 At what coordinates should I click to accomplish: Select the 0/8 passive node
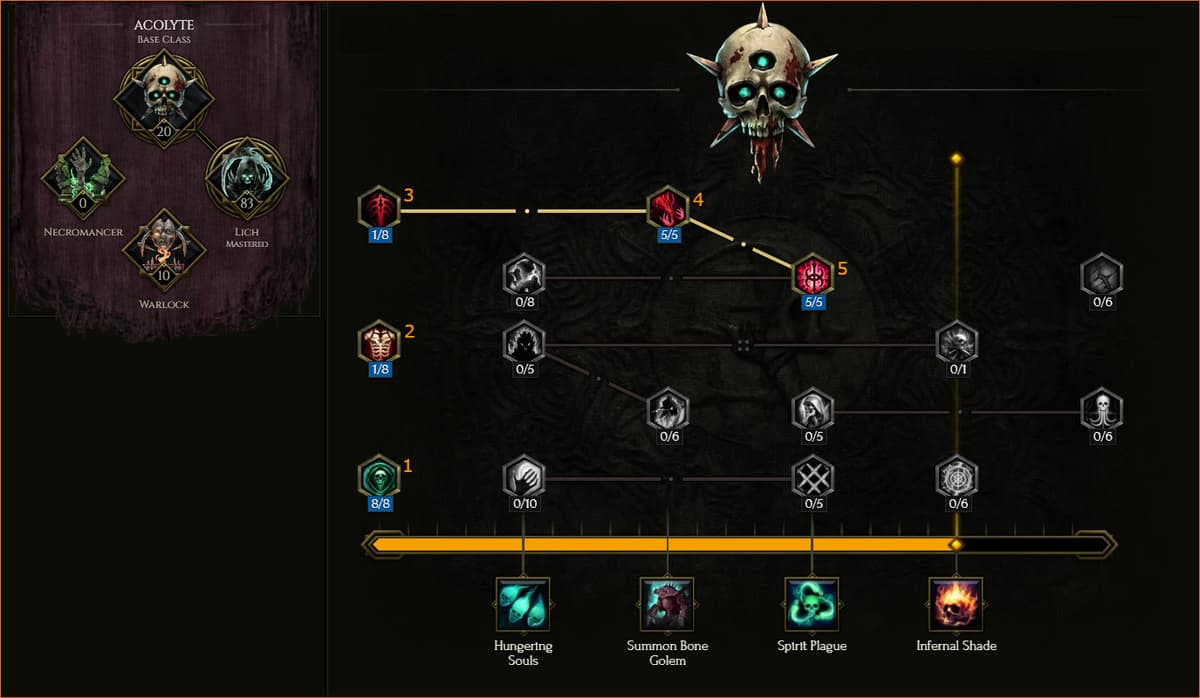click(x=524, y=276)
